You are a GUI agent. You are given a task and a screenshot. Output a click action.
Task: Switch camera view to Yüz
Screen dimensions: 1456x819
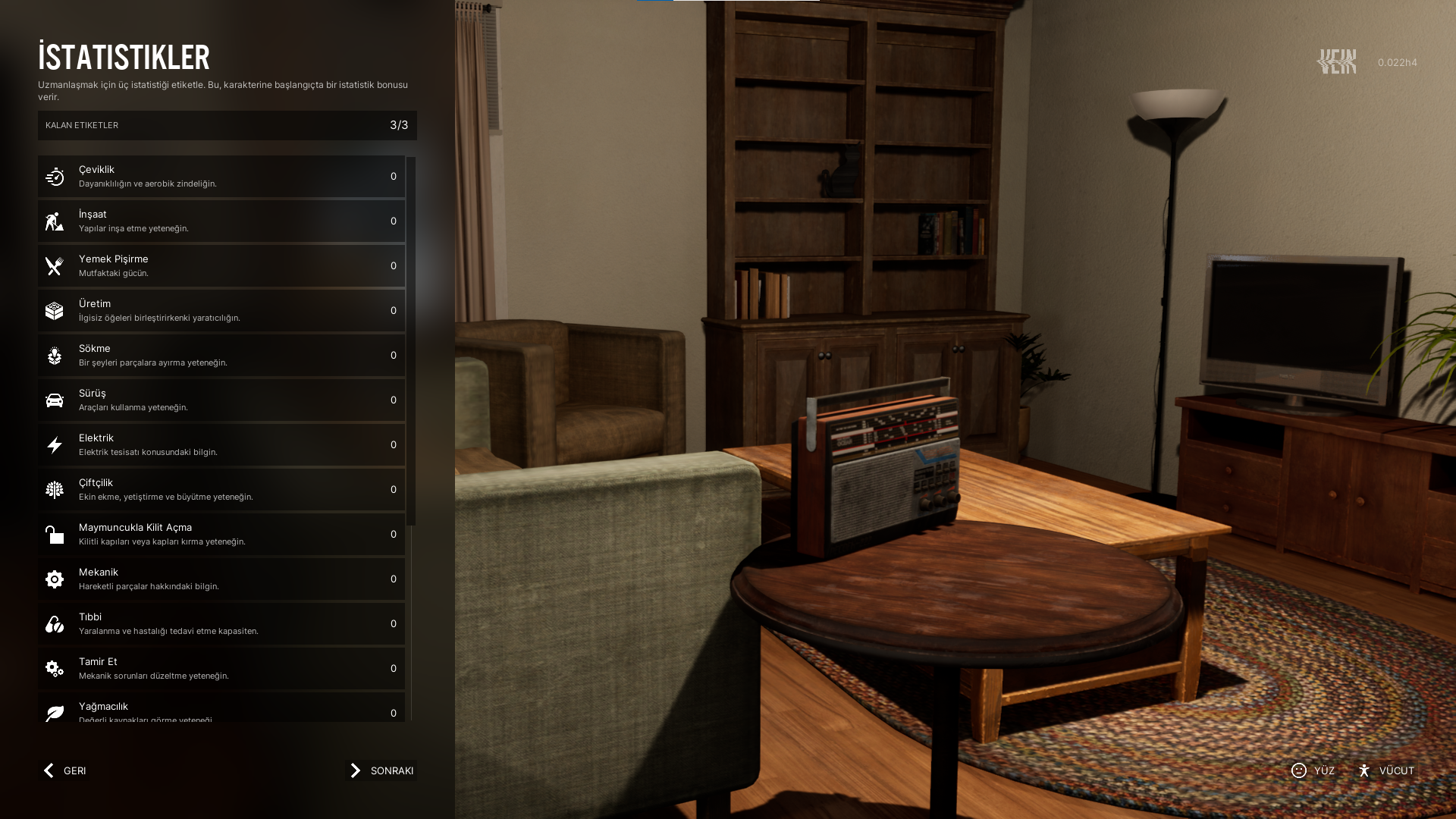1313,770
